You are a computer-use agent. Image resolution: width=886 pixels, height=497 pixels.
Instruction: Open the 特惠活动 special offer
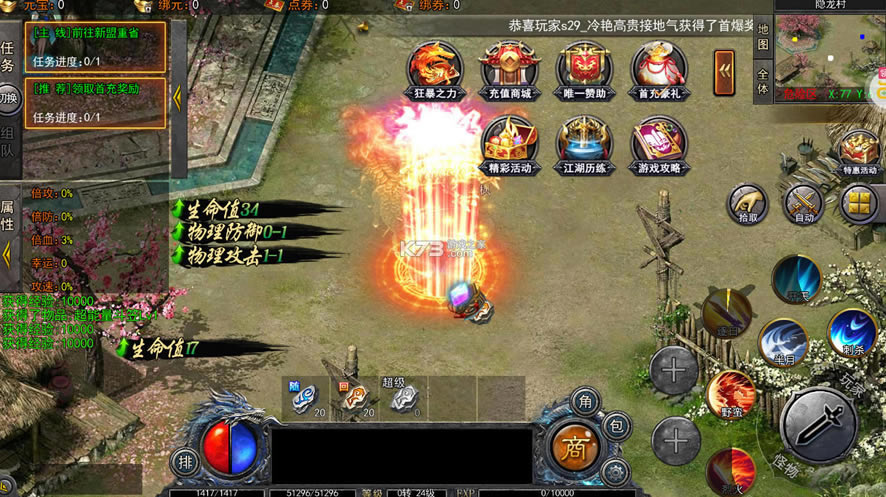click(860, 152)
